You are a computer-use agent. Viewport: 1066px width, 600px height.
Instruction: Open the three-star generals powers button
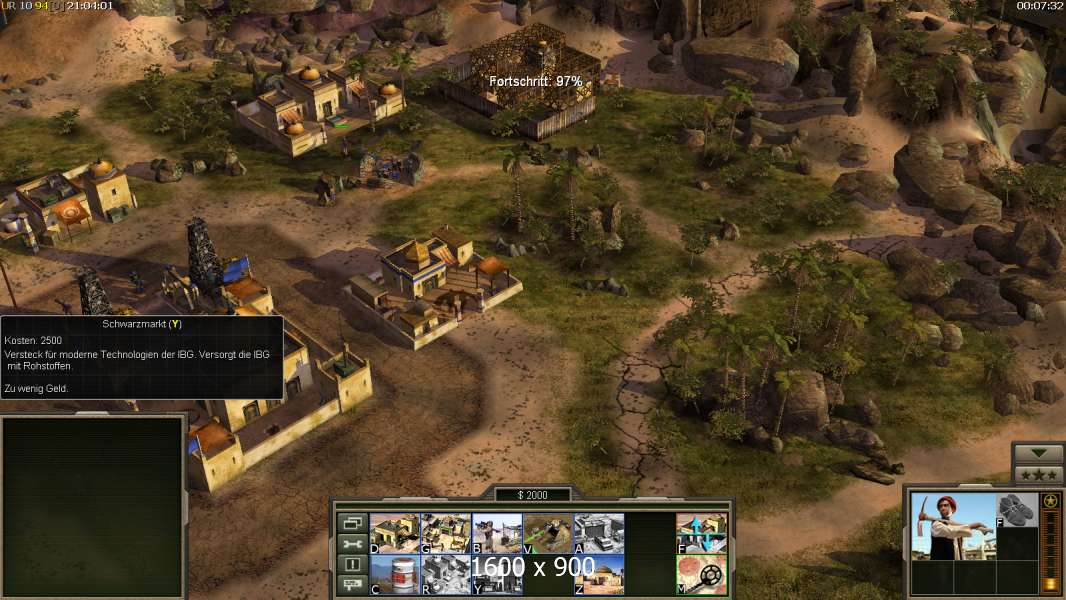1038,475
